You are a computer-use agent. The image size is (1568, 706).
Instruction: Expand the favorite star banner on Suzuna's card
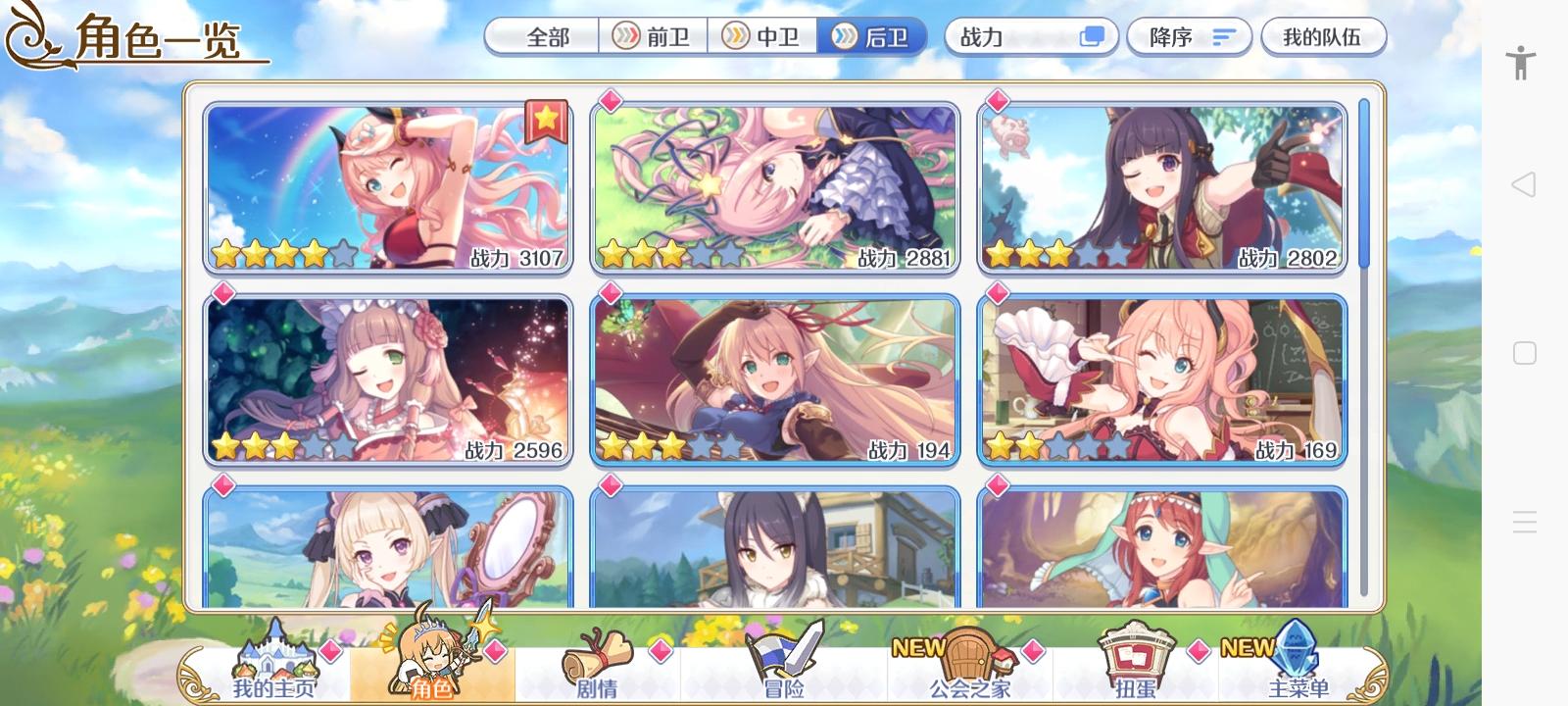pos(546,118)
